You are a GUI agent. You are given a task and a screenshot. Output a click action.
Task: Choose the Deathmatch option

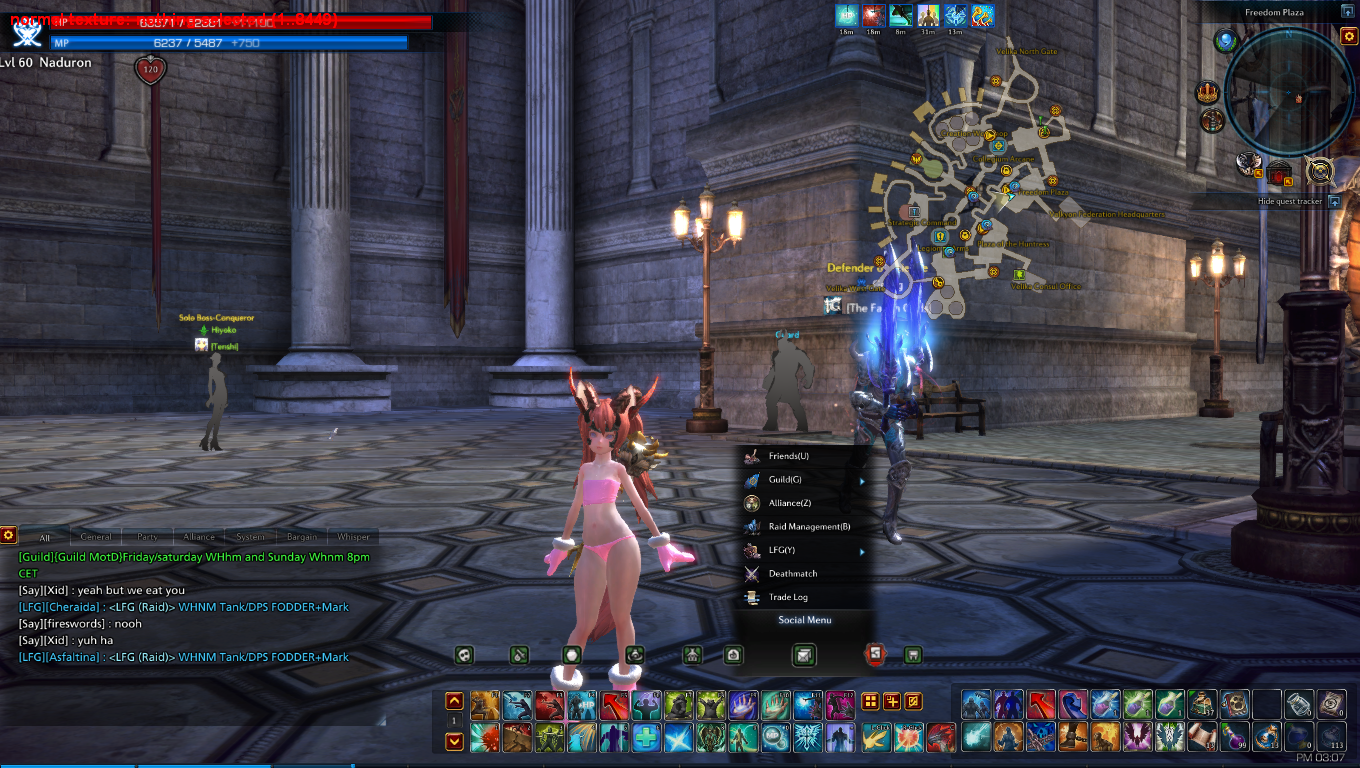click(793, 574)
